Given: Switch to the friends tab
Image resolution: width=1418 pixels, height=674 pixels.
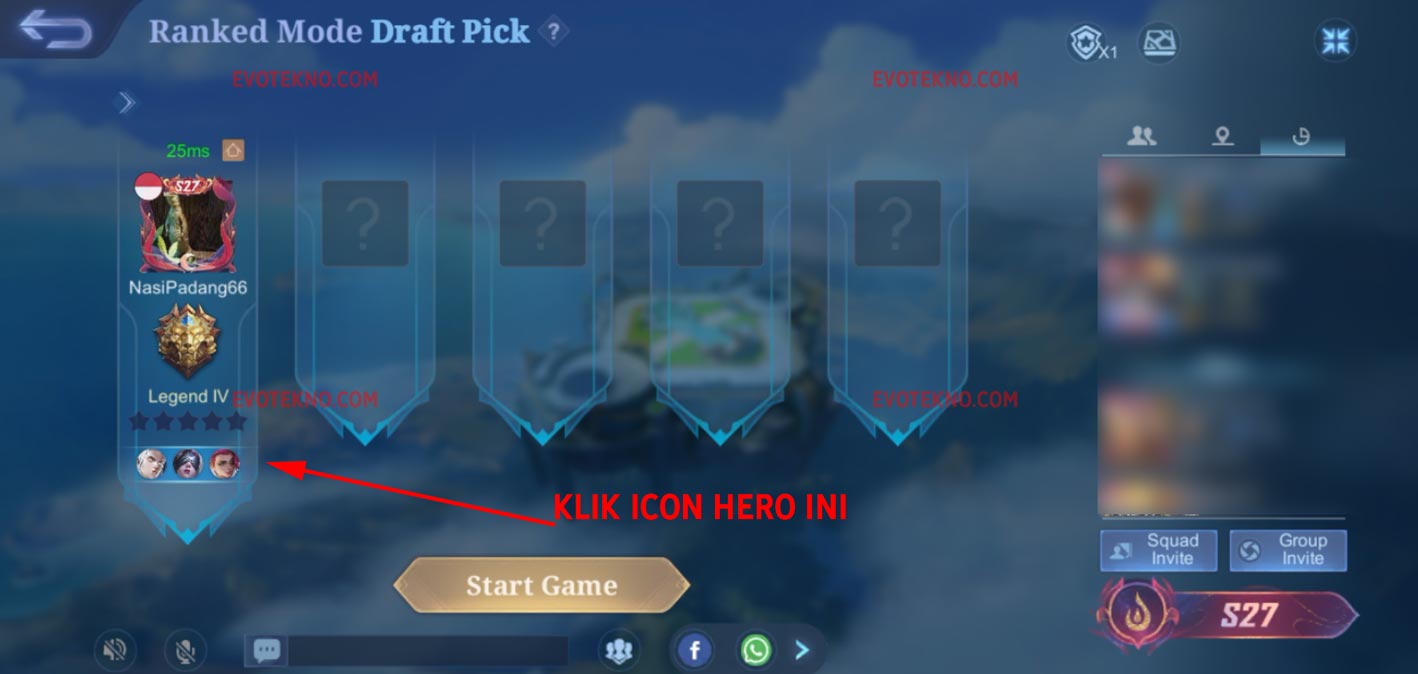Looking at the screenshot, I should [x=1141, y=137].
